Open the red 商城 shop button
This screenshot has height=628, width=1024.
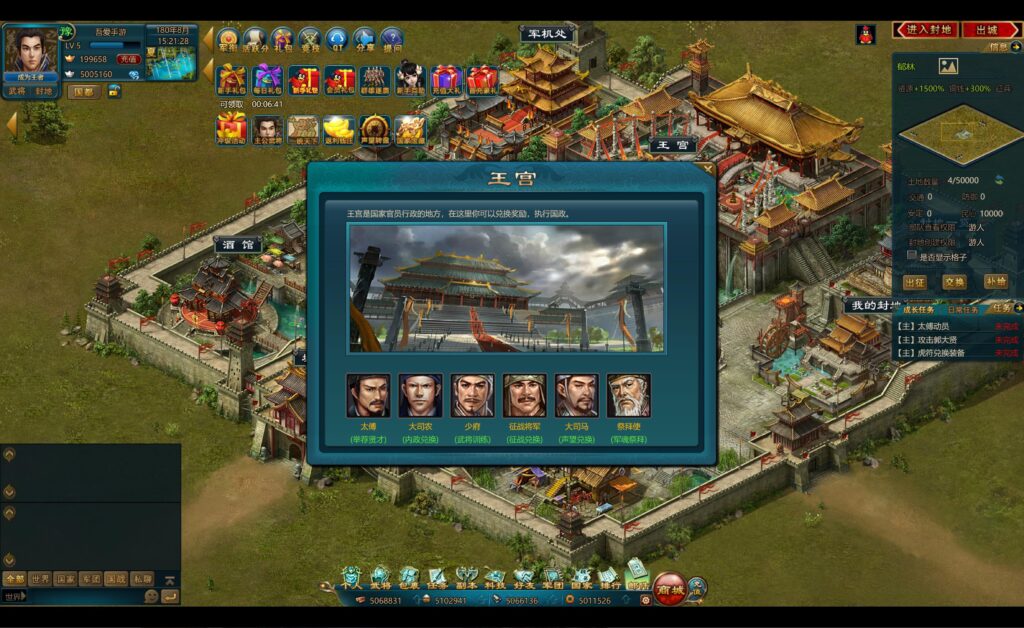[669, 588]
